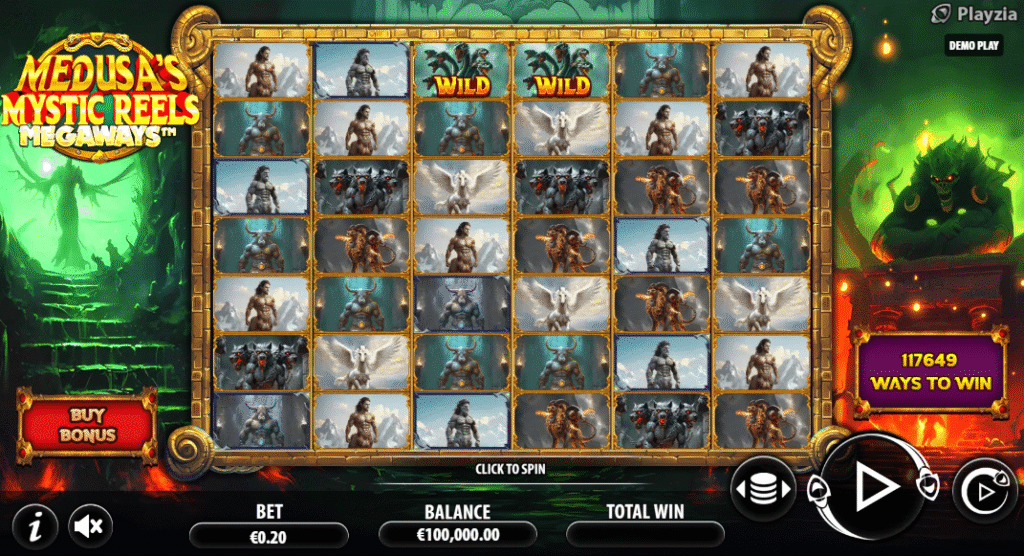Open the bet coin stack selector
Screen dimensions: 1024x556
pyautogui.click(x=763, y=490)
